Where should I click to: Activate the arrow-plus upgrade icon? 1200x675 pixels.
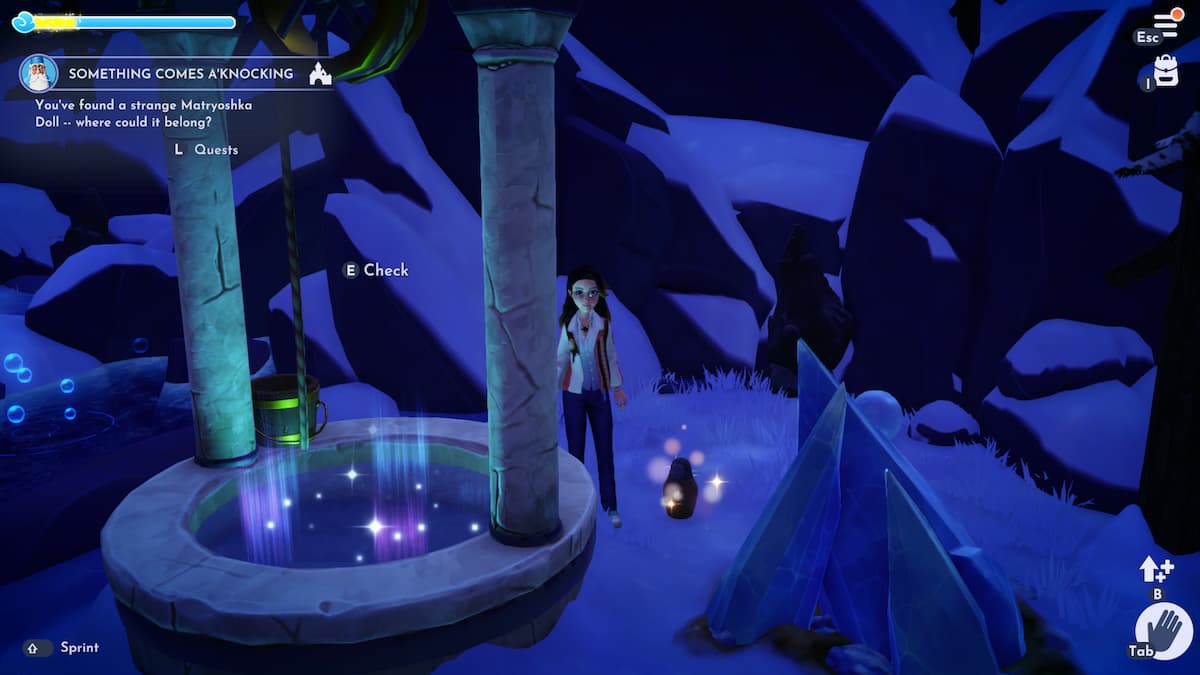click(x=1155, y=570)
